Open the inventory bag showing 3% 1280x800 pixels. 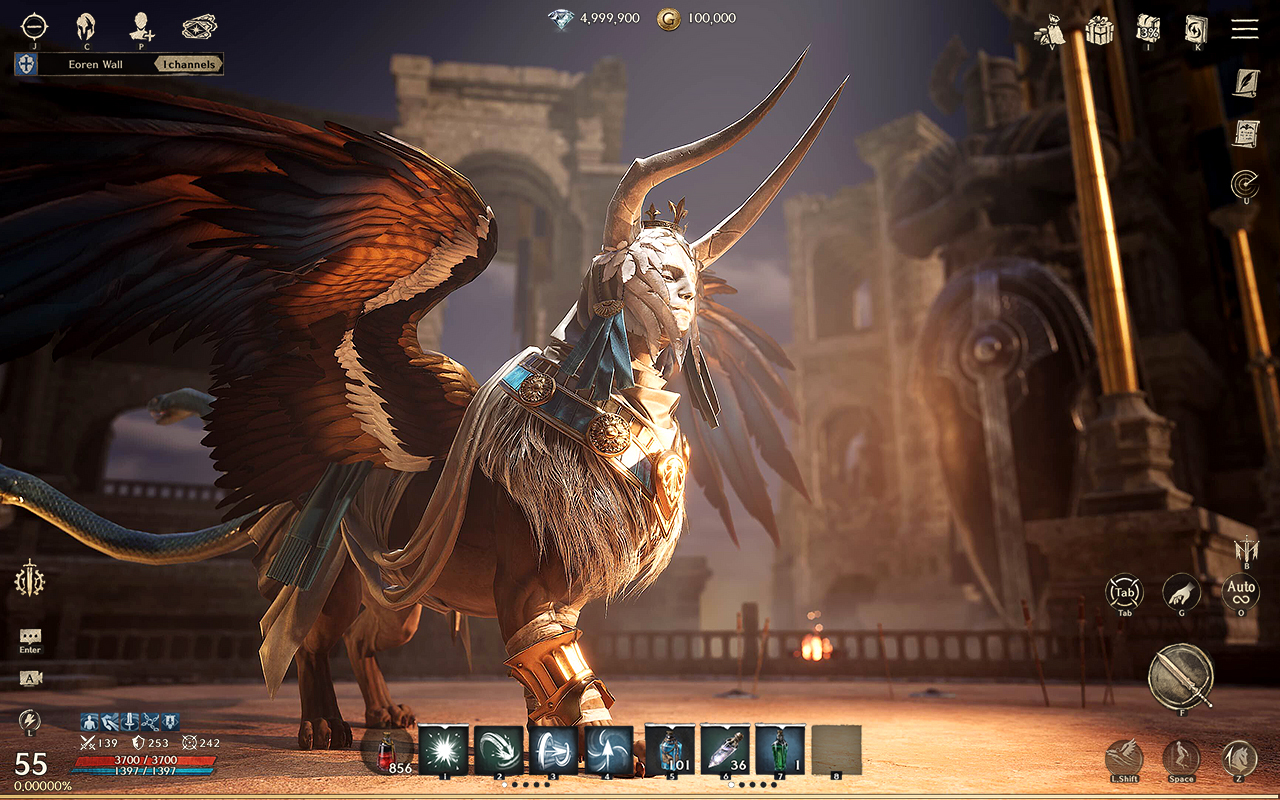pyautogui.click(x=1148, y=28)
